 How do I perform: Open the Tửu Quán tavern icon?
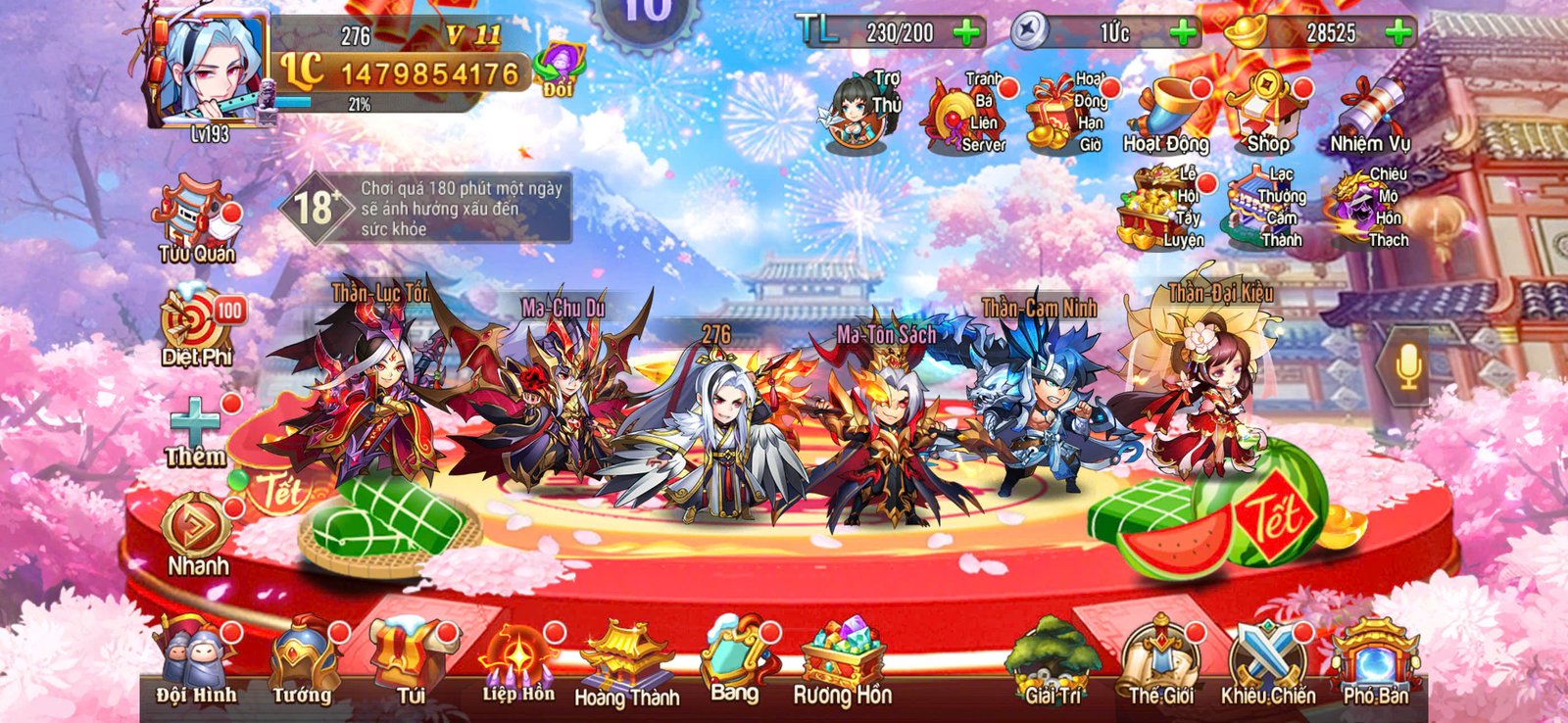click(194, 216)
